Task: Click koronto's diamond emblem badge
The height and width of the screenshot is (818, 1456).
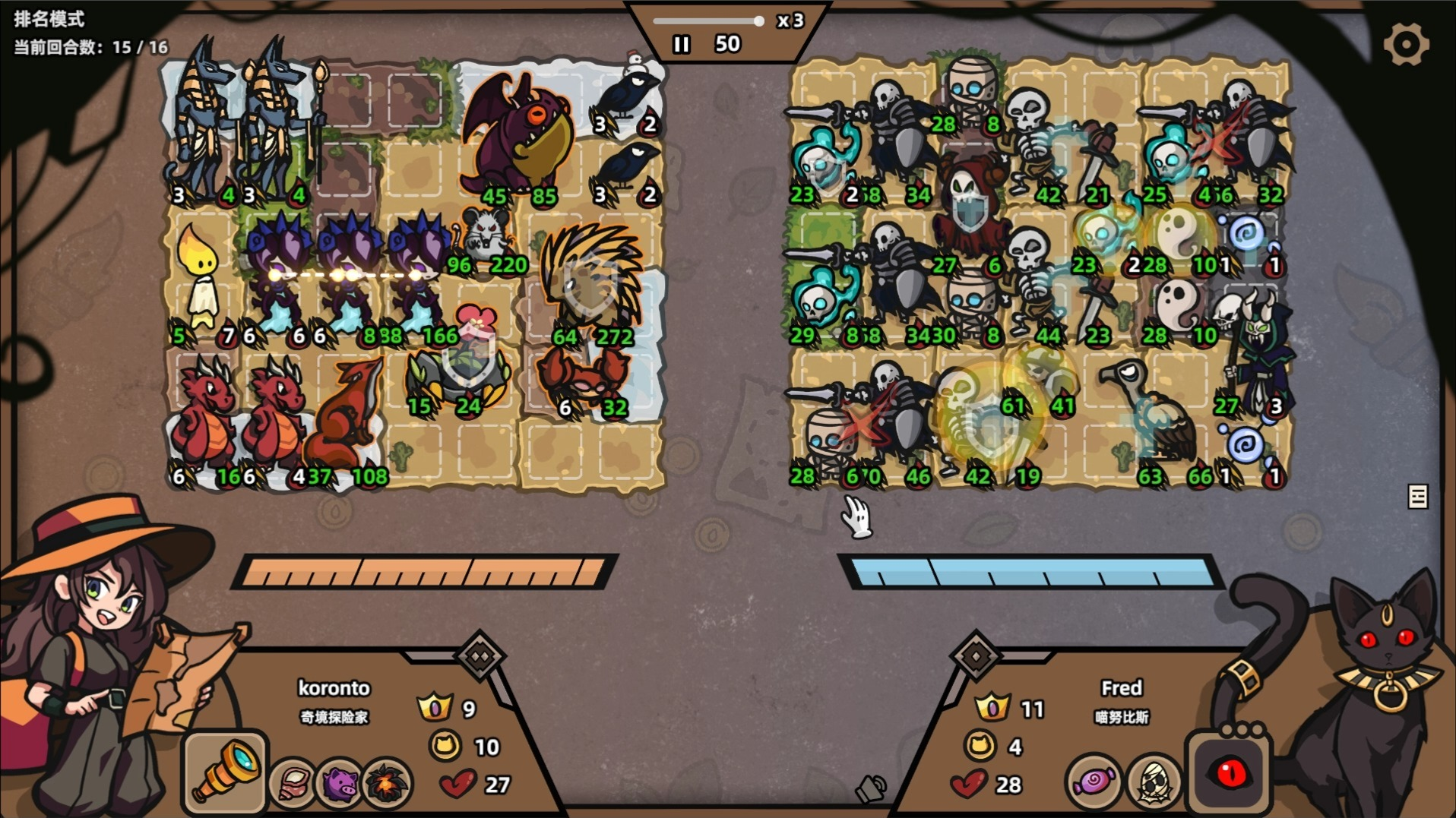Action: (x=480, y=655)
